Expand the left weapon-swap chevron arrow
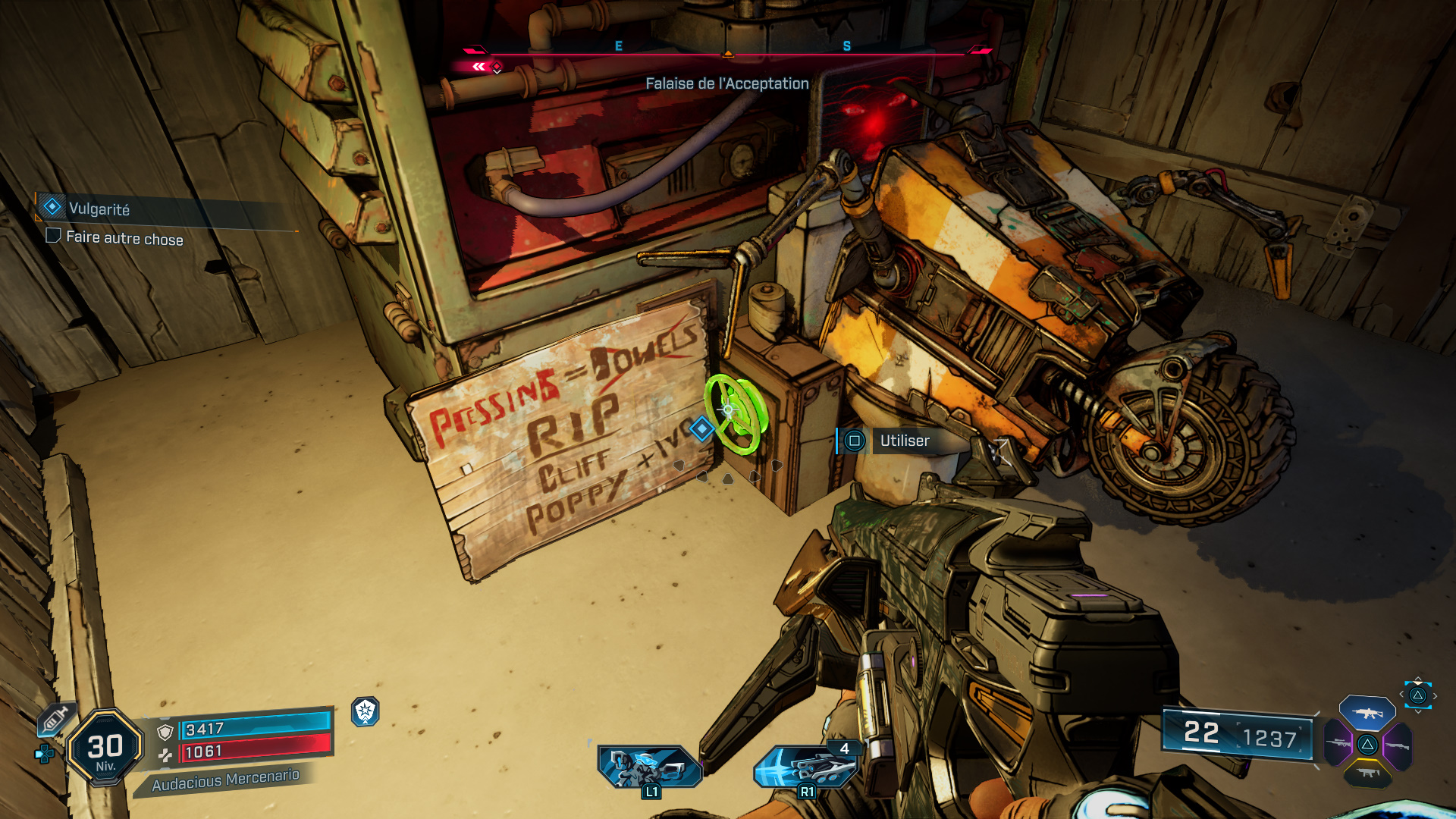This screenshot has height=819, width=1456. [1401, 694]
